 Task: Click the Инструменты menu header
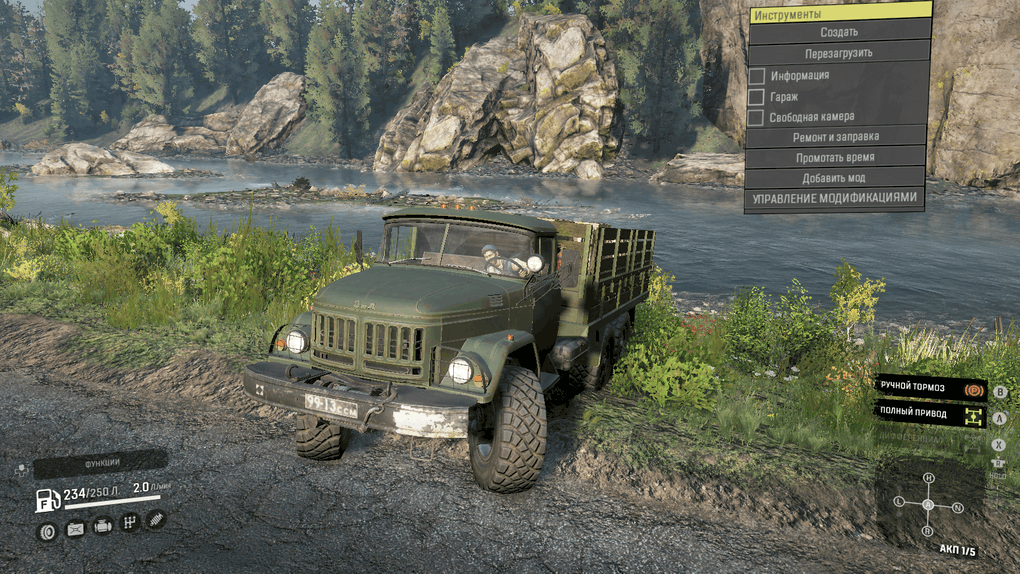coord(840,12)
